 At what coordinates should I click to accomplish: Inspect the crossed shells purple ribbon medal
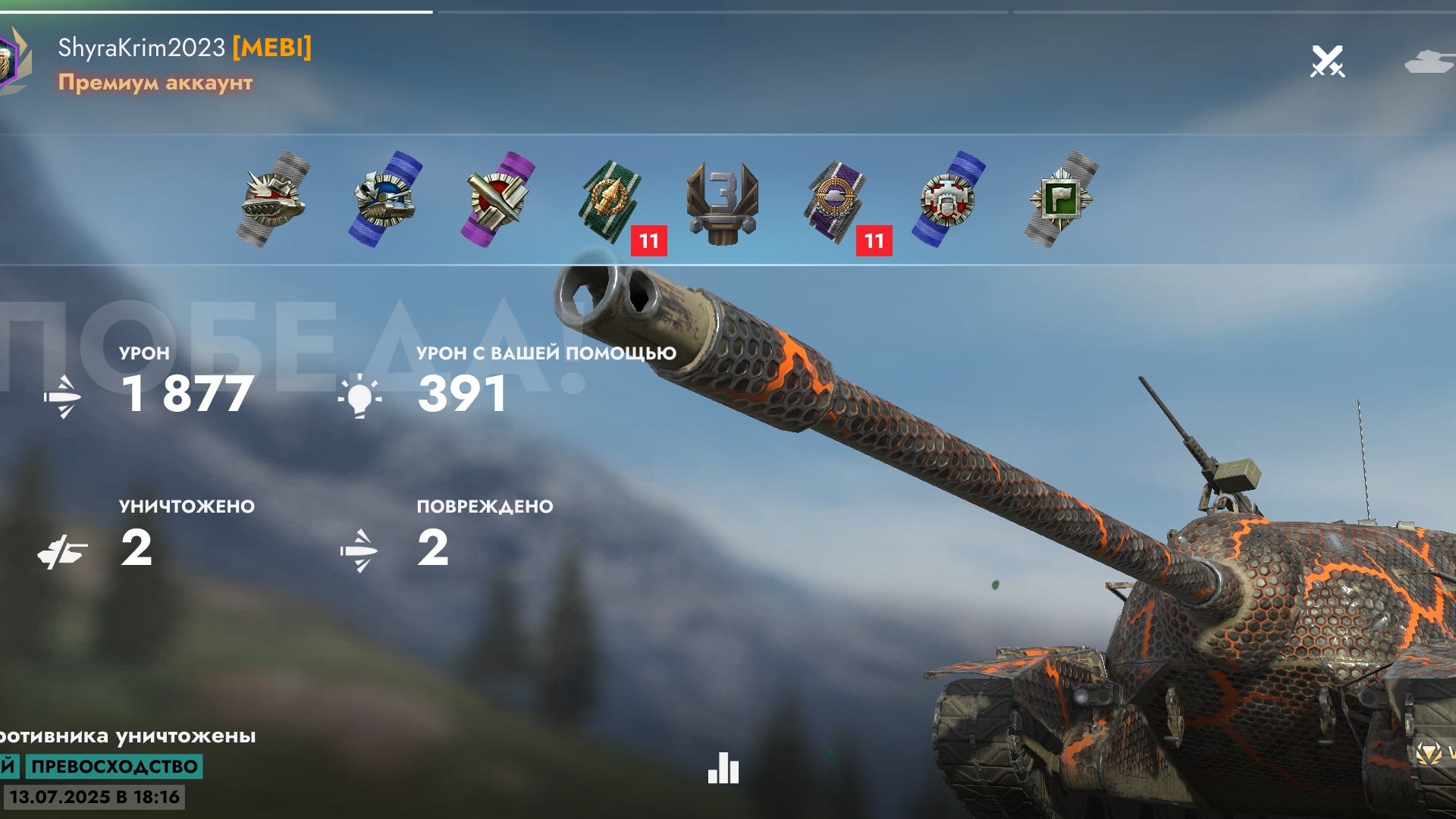497,199
